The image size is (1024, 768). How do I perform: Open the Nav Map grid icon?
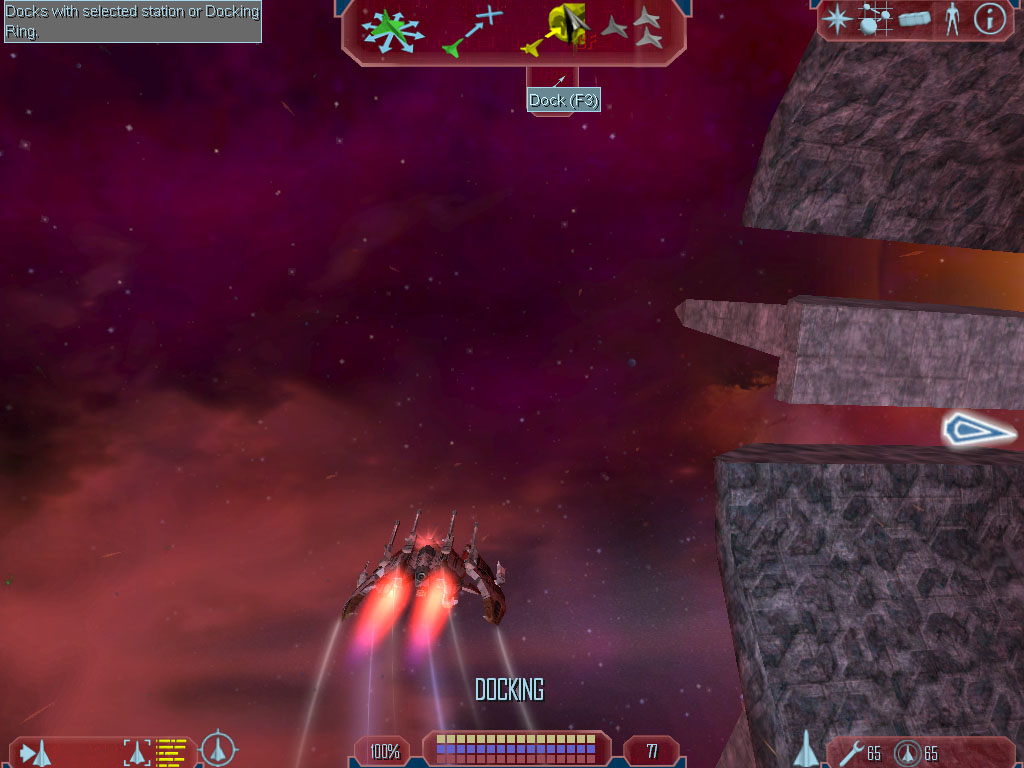coord(876,19)
